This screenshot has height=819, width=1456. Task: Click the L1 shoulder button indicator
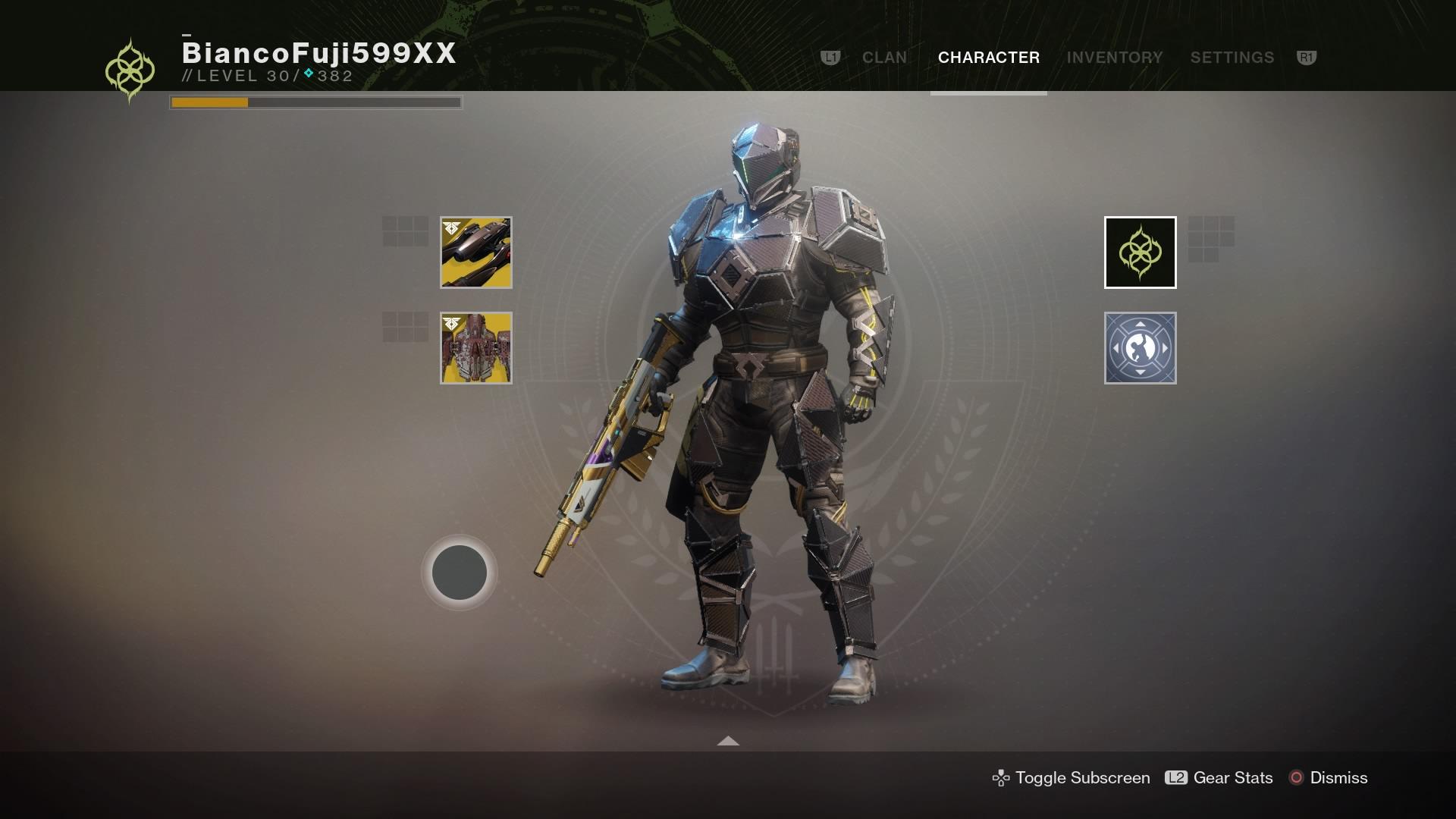[x=829, y=57]
